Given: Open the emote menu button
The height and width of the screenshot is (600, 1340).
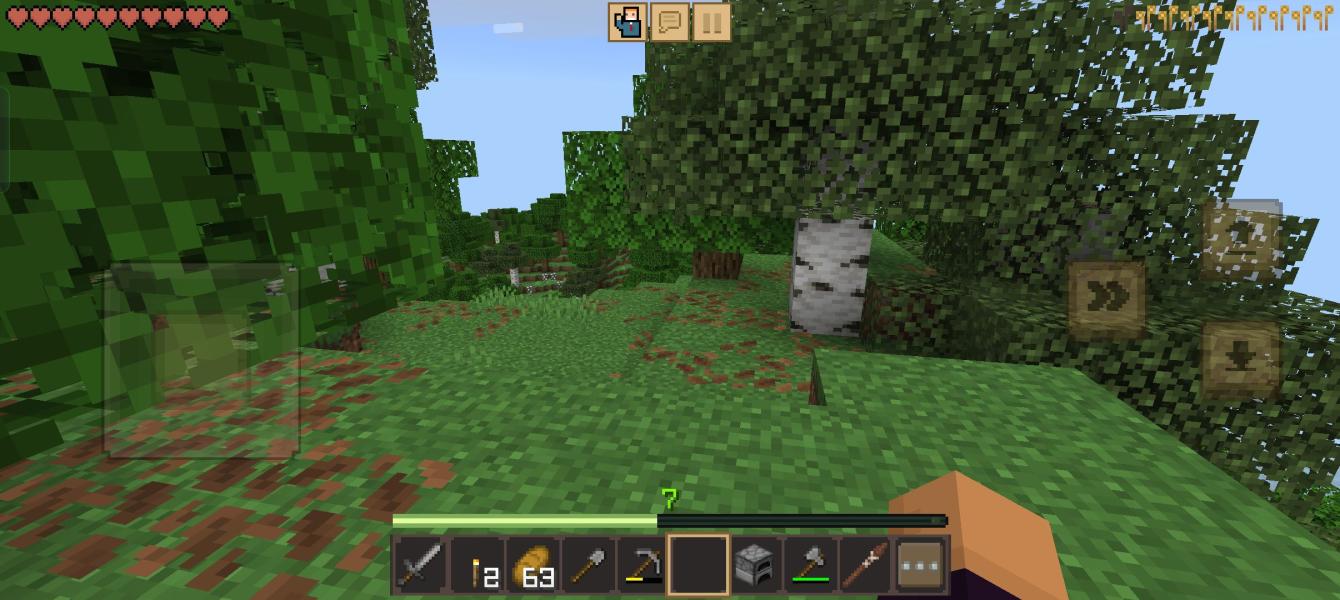Looking at the screenshot, I should [628, 22].
